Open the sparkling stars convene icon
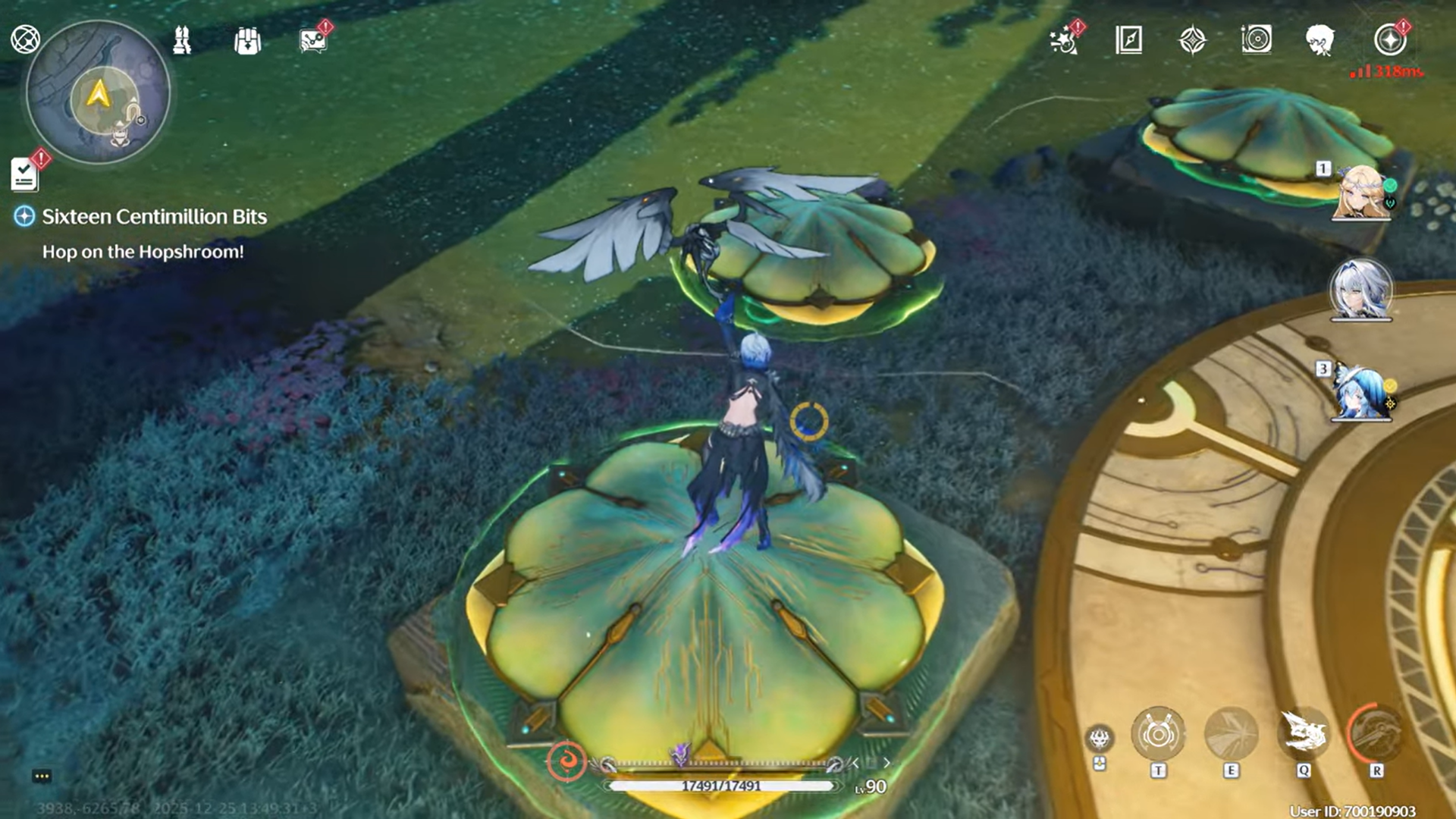Screen dimensions: 1456x819 coord(1065,40)
